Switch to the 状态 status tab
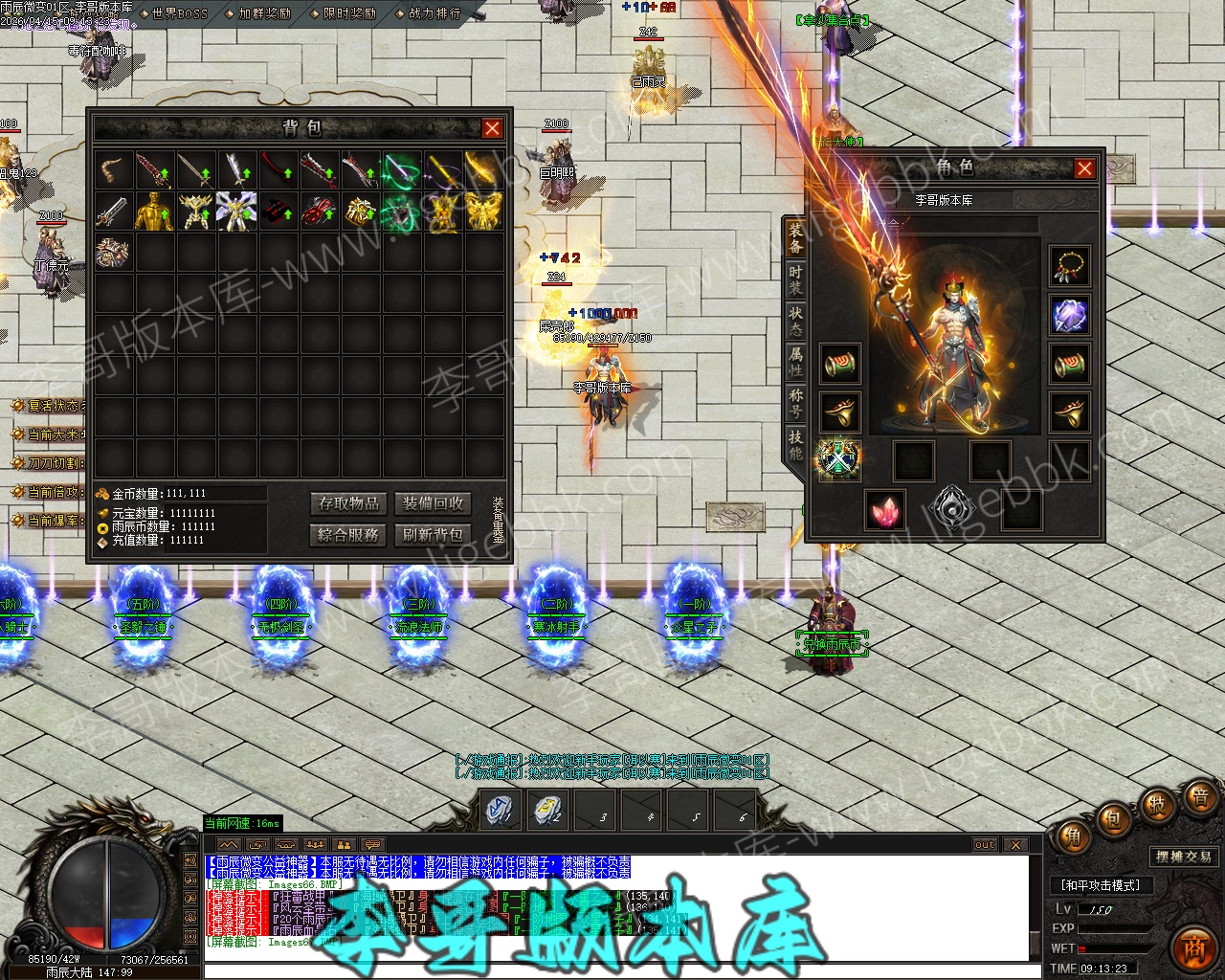The image size is (1225, 980). click(795, 321)
